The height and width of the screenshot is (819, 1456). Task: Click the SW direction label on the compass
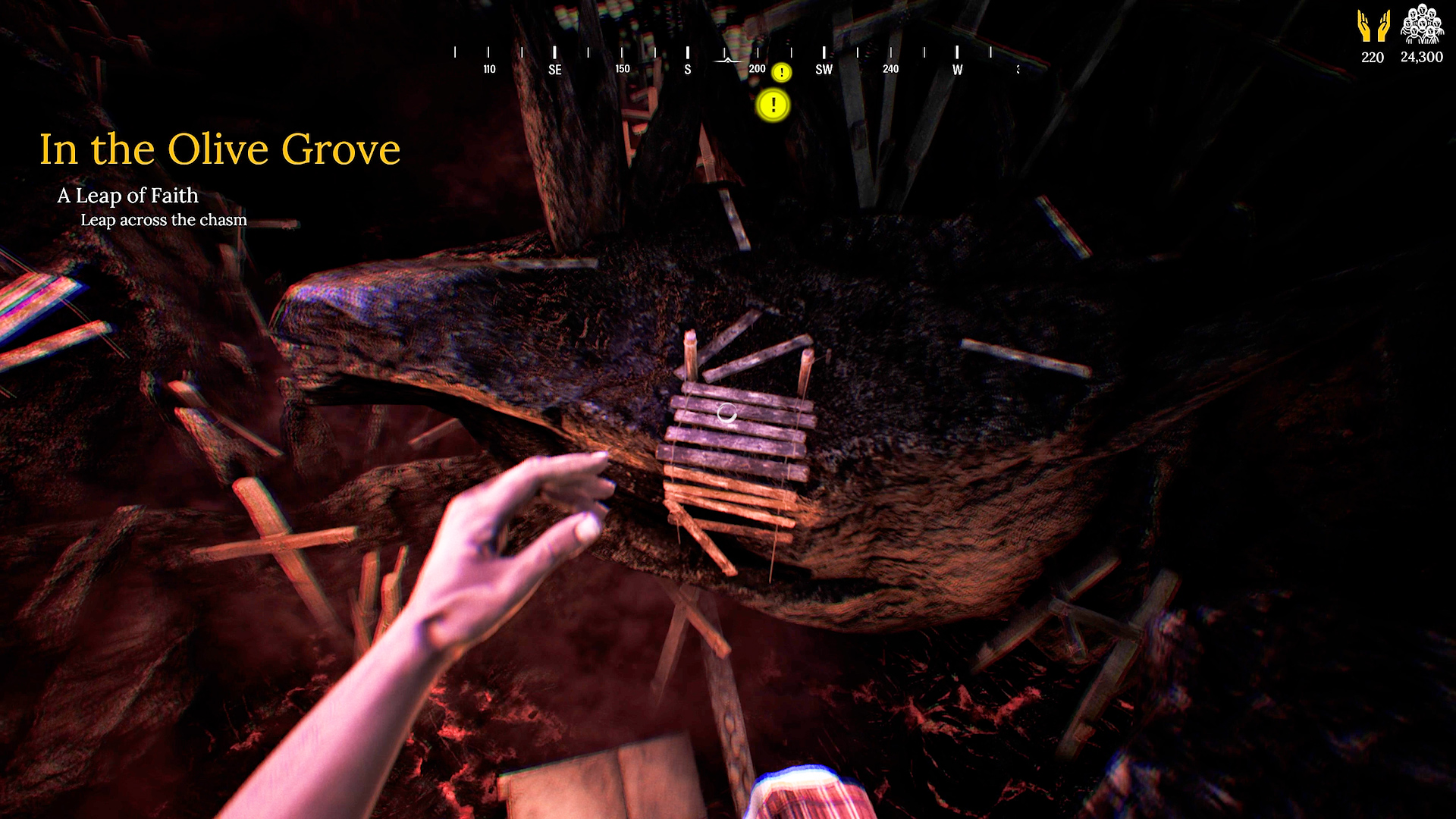coord(824,69)
